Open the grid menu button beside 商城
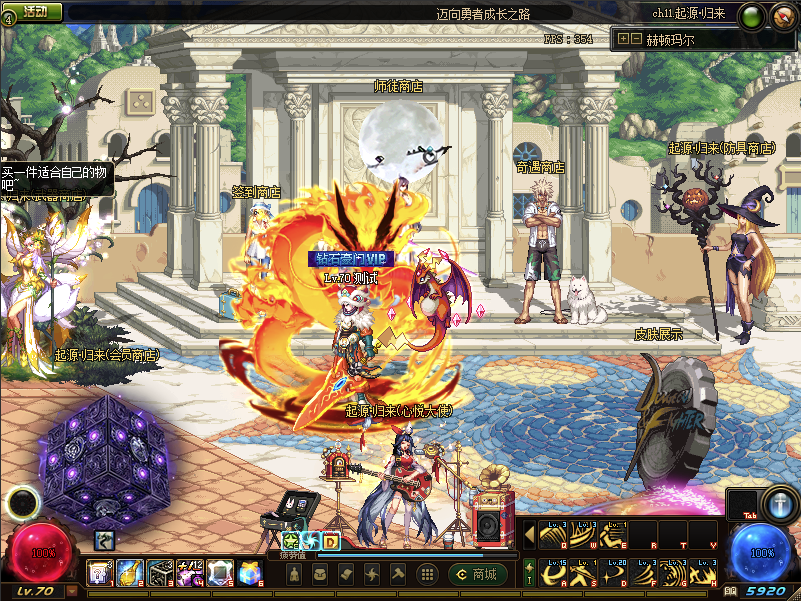Viewport: 801px width, 601px height. (427, 574)
